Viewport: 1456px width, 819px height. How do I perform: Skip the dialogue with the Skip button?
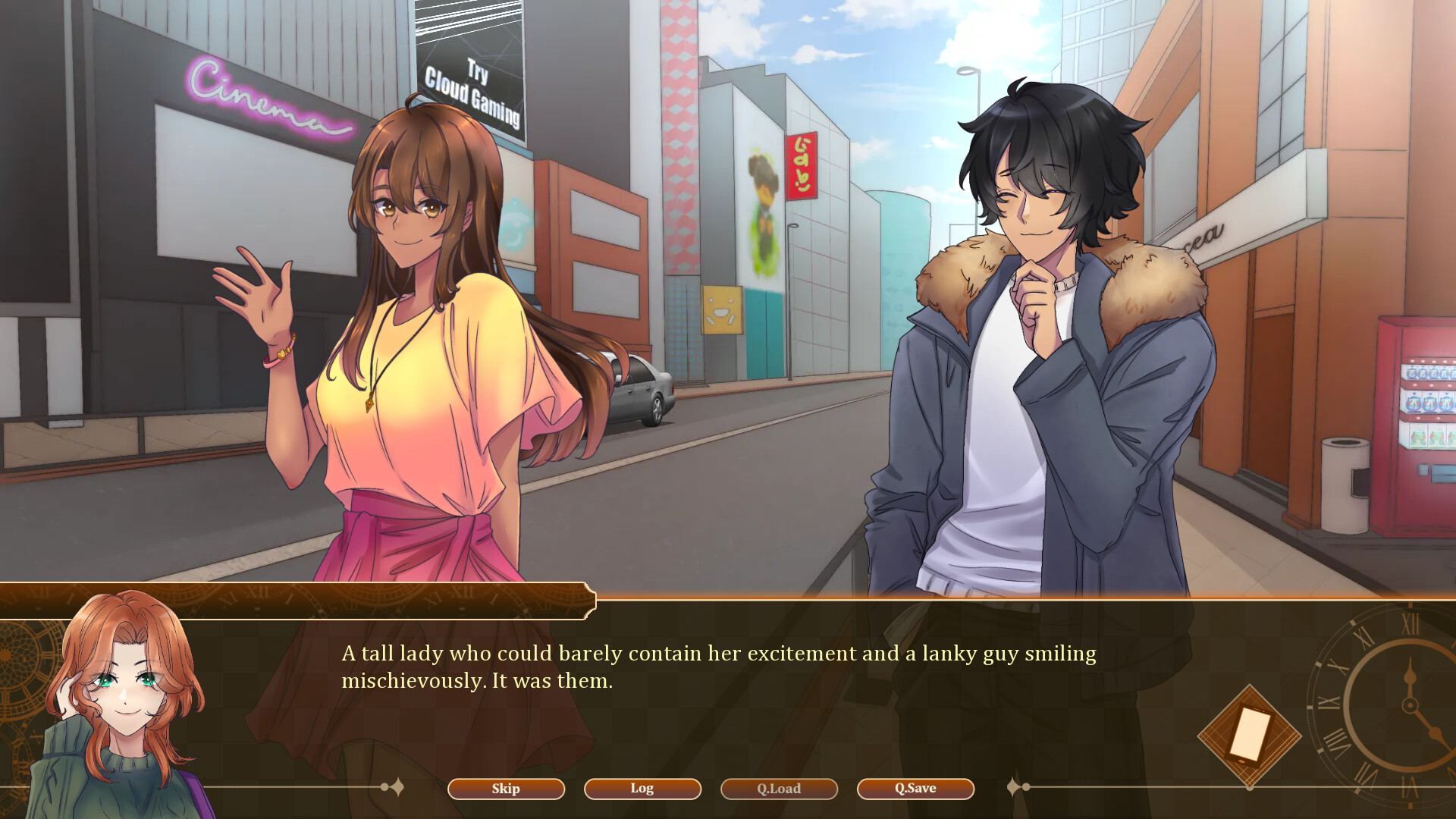pos(506,789)
